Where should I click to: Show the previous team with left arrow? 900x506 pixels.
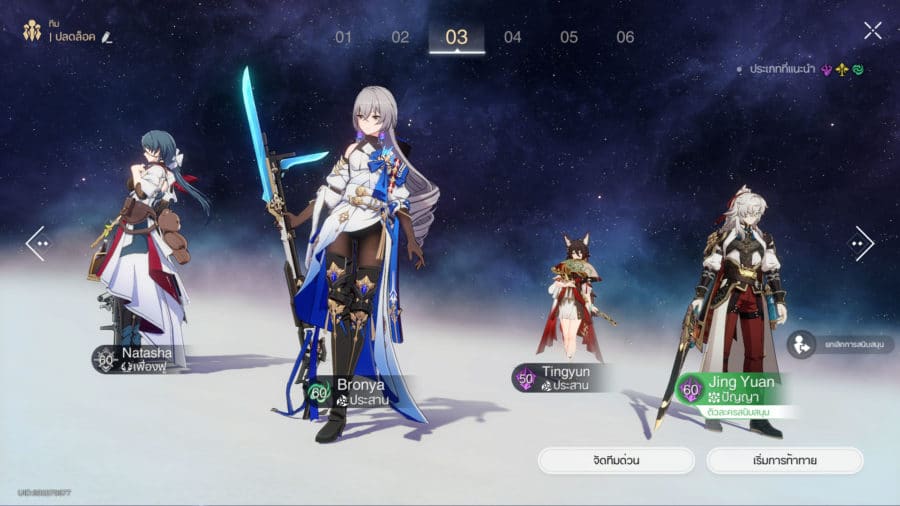pos(36,243)
